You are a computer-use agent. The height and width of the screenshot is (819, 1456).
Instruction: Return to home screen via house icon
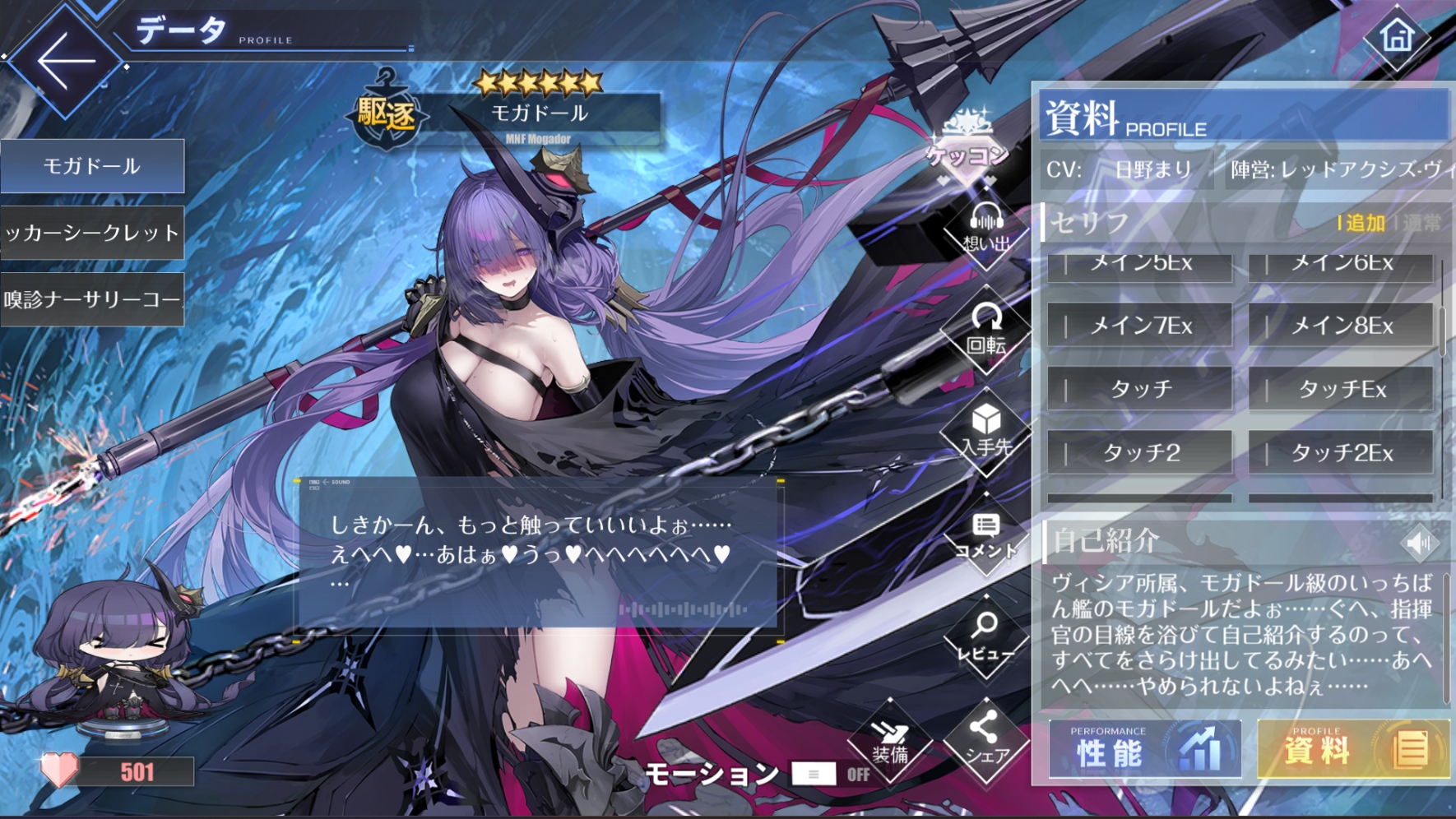(x=1397, y=37)
